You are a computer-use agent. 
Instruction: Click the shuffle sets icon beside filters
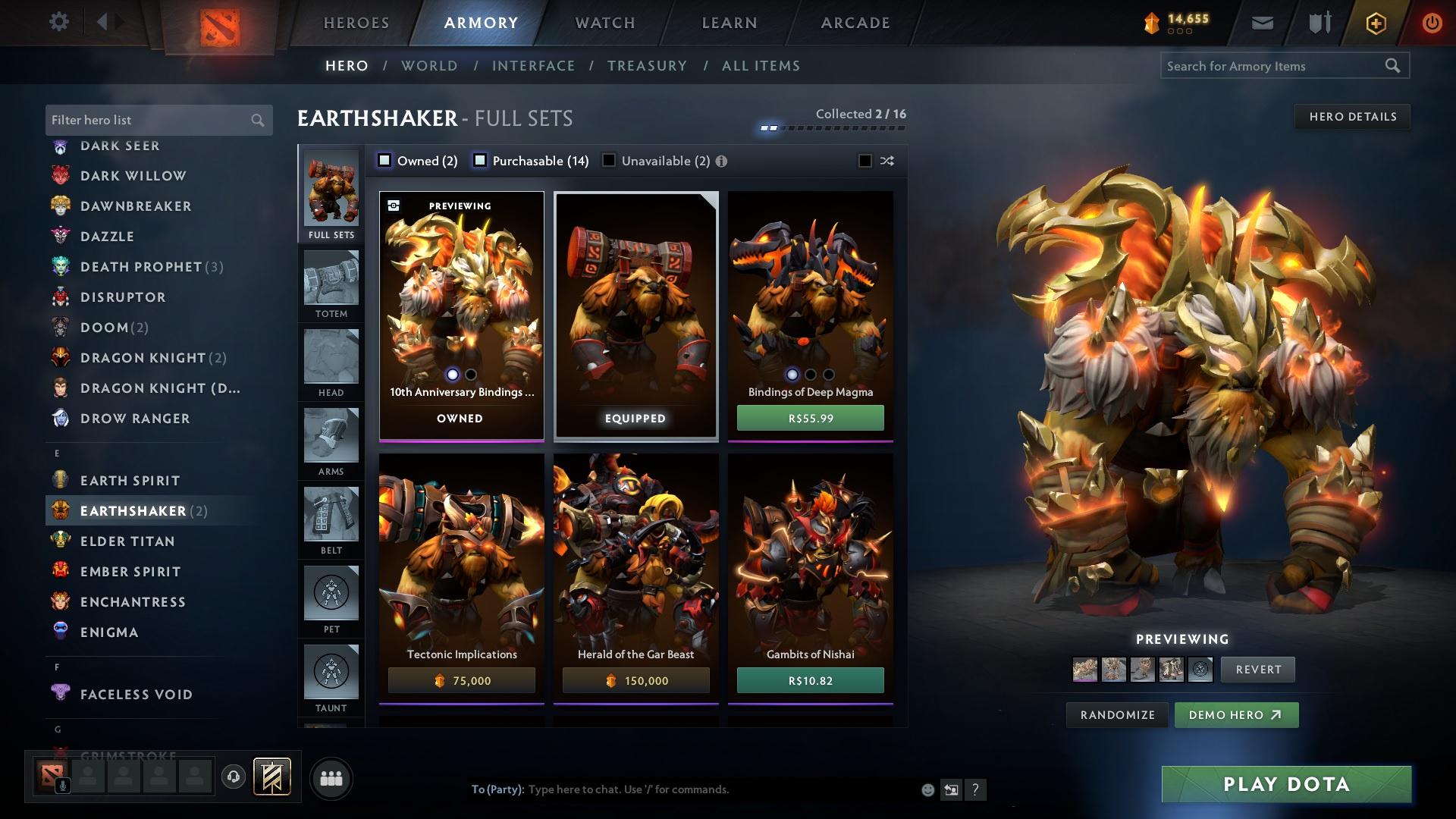(886, 161)
